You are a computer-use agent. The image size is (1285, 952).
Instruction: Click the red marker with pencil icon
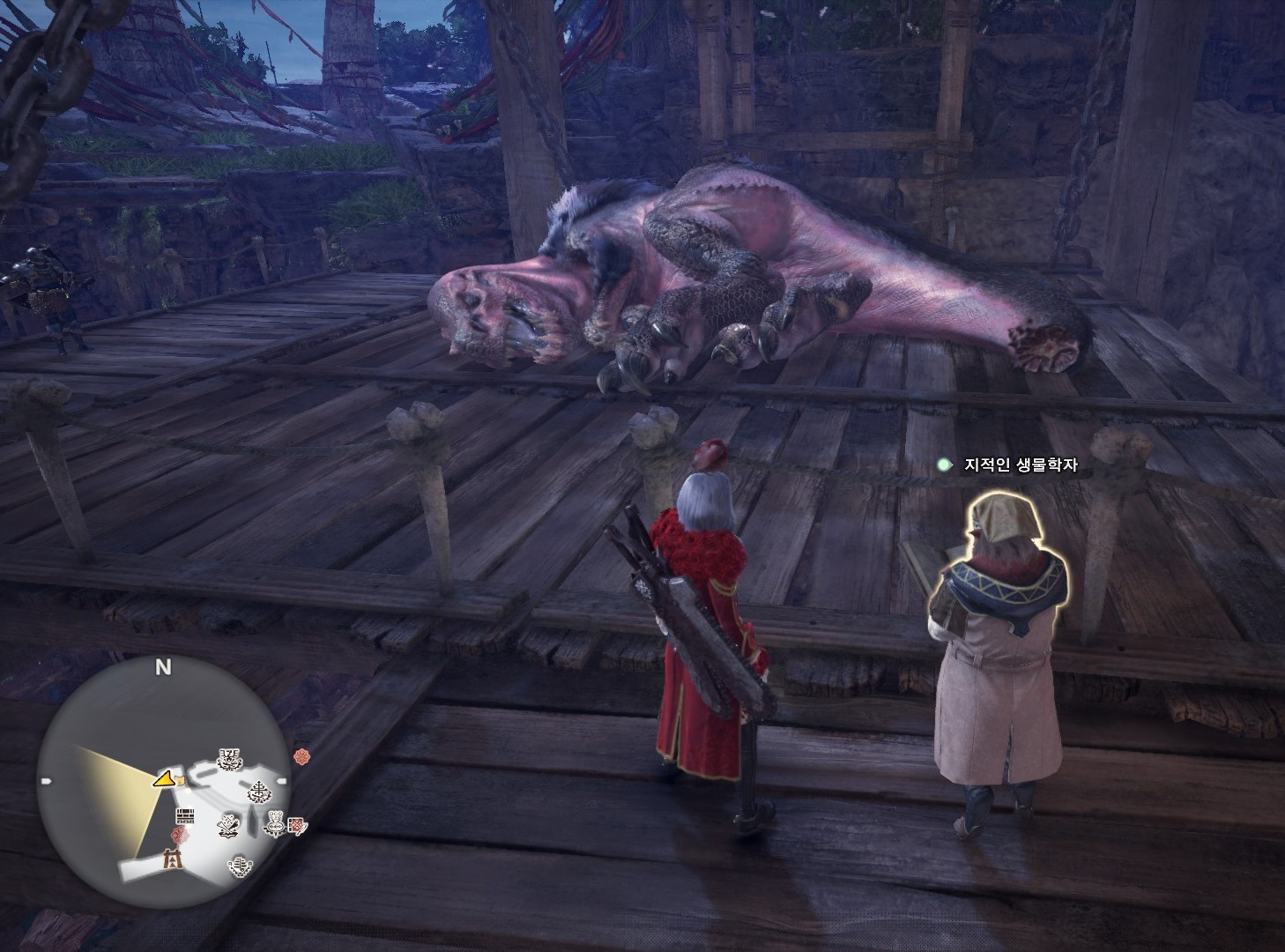pyautogui.click(x=297, y=826)
